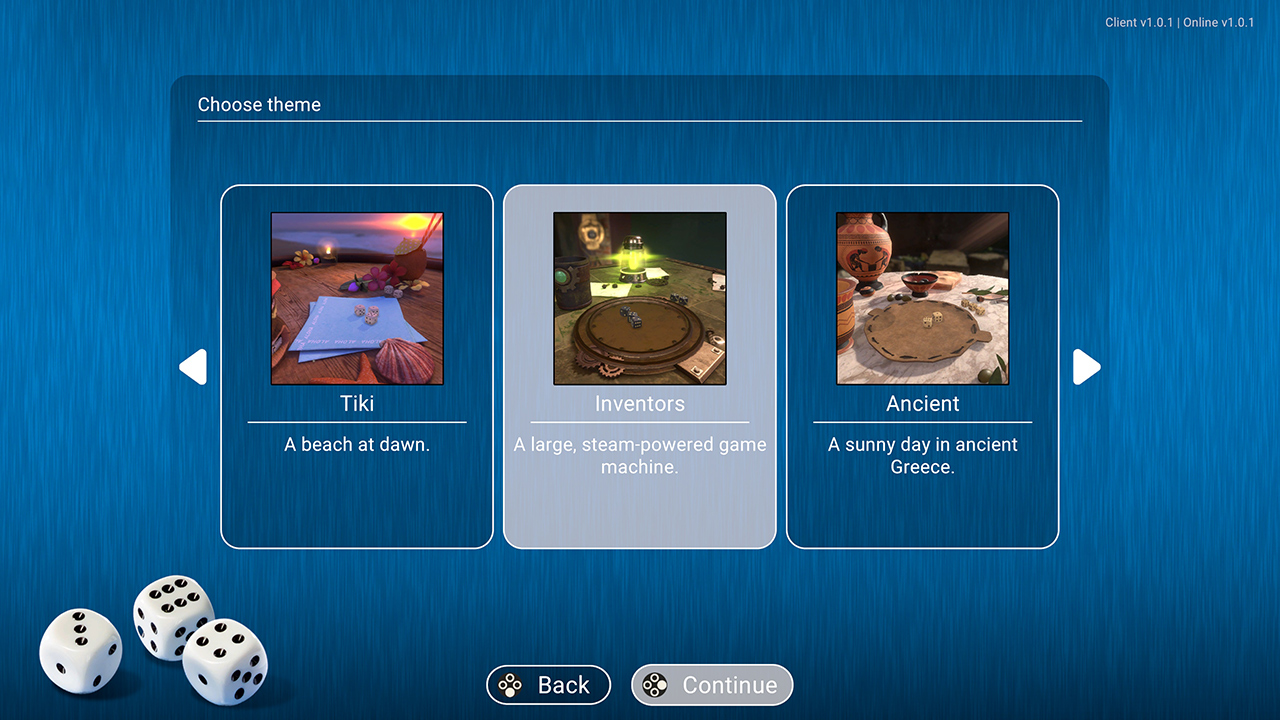The image size is (1280, 720).
Task: Select the Ancient theme card
Action: click(922, 368)
